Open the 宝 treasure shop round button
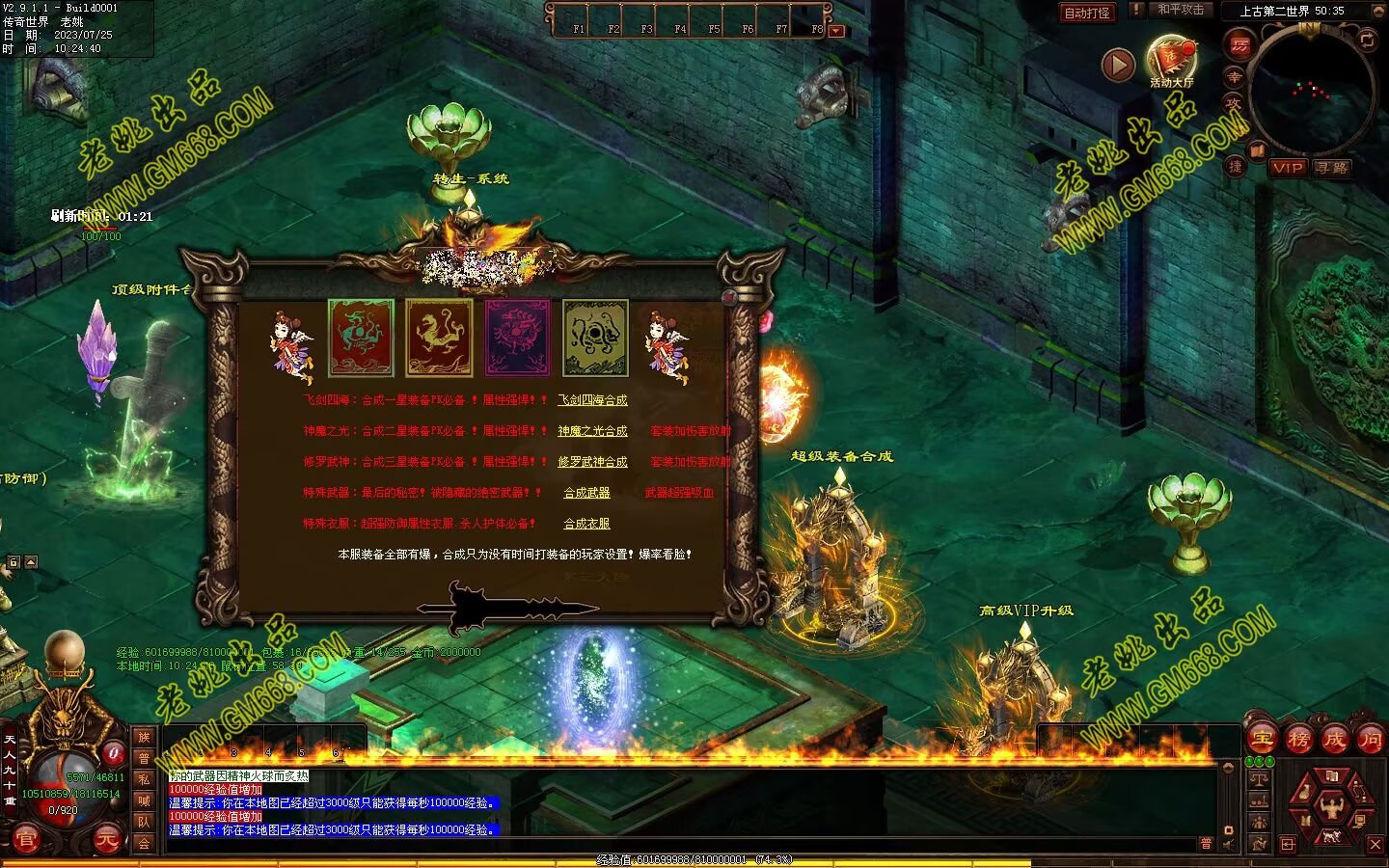Viewport: 1389px width, 868px height. [x=1262, y=740]
